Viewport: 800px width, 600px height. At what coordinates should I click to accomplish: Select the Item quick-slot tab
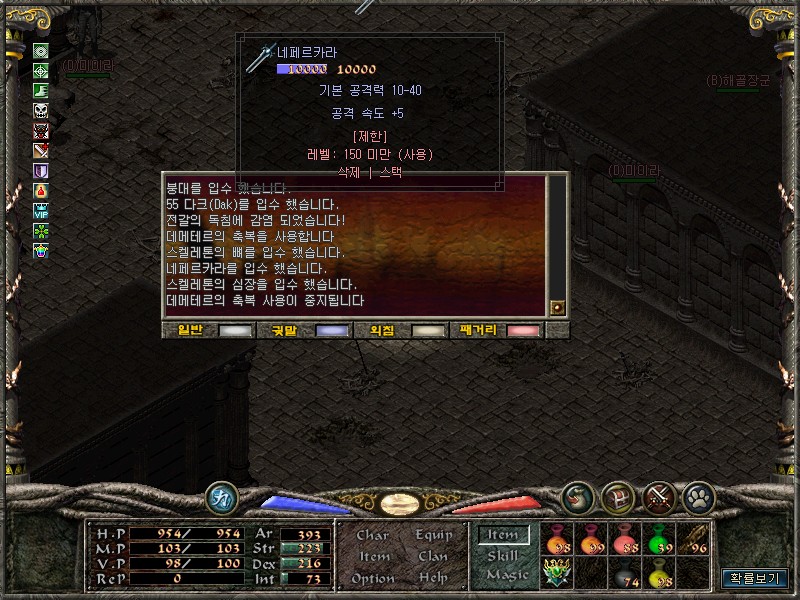[x=503, y=535]
